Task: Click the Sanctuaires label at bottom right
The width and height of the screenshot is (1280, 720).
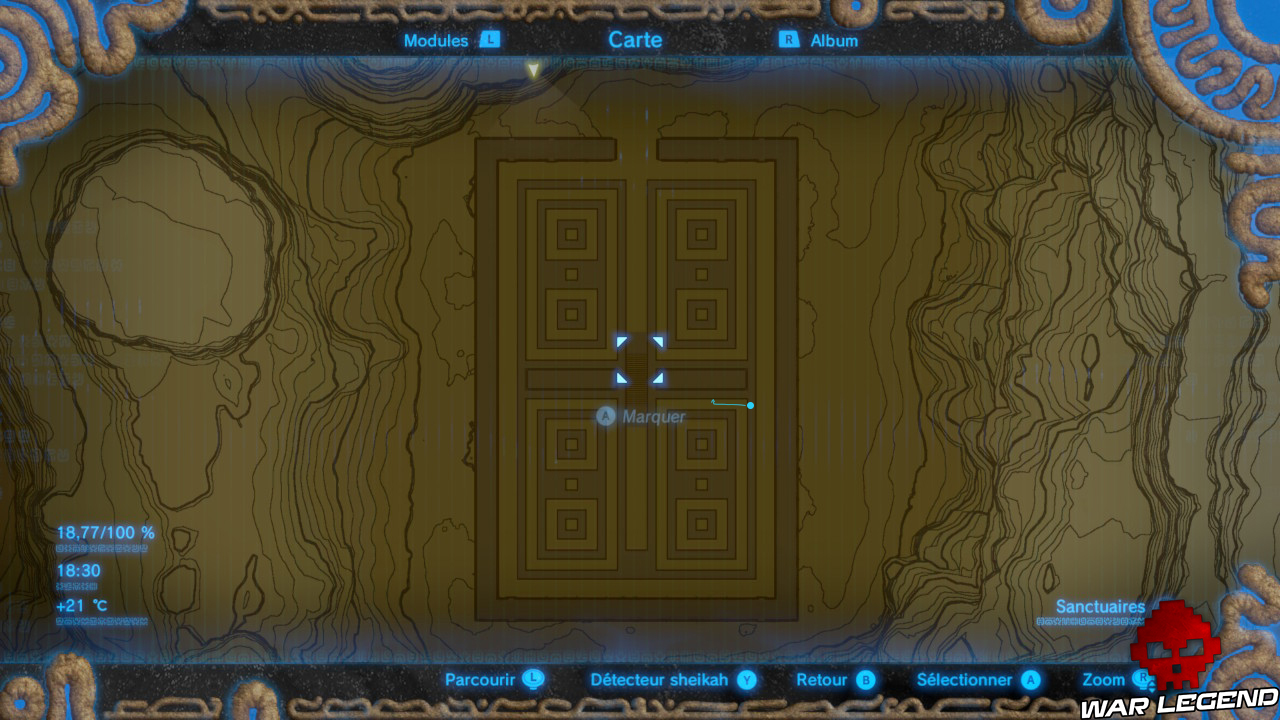Action: coord(1100,607)
